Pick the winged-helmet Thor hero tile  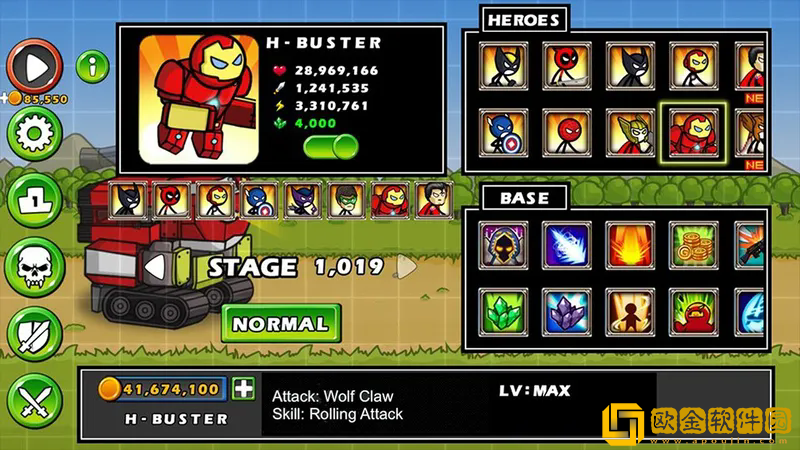point(629,133)
